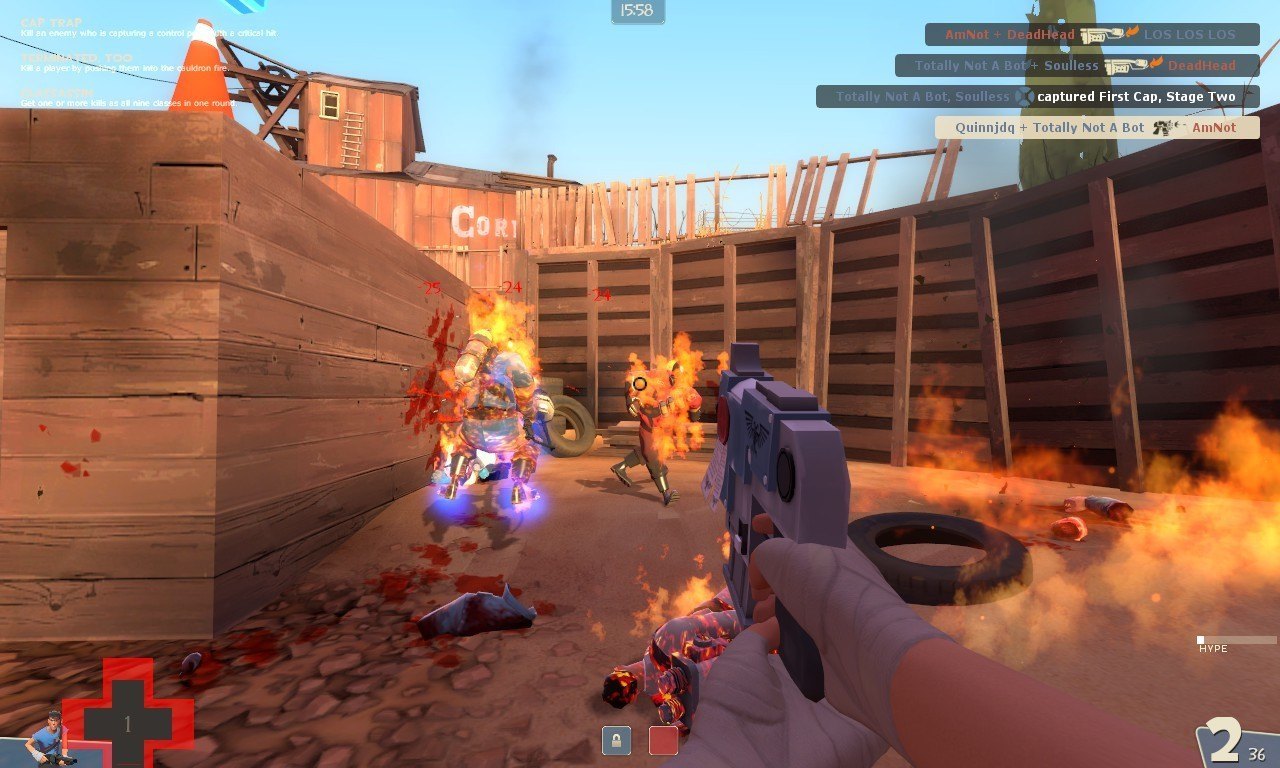Click the locked blue control point icon
The width and height of the screenshot is (1280, 768).
coord(616,740)
